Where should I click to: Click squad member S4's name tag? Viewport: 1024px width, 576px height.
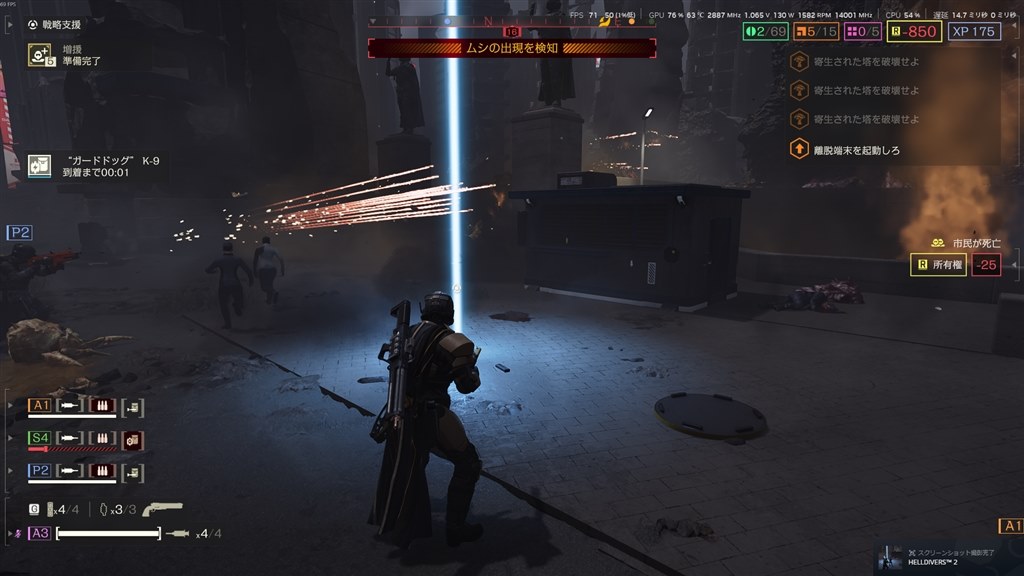pyautogui.click(x=40, y=438)
